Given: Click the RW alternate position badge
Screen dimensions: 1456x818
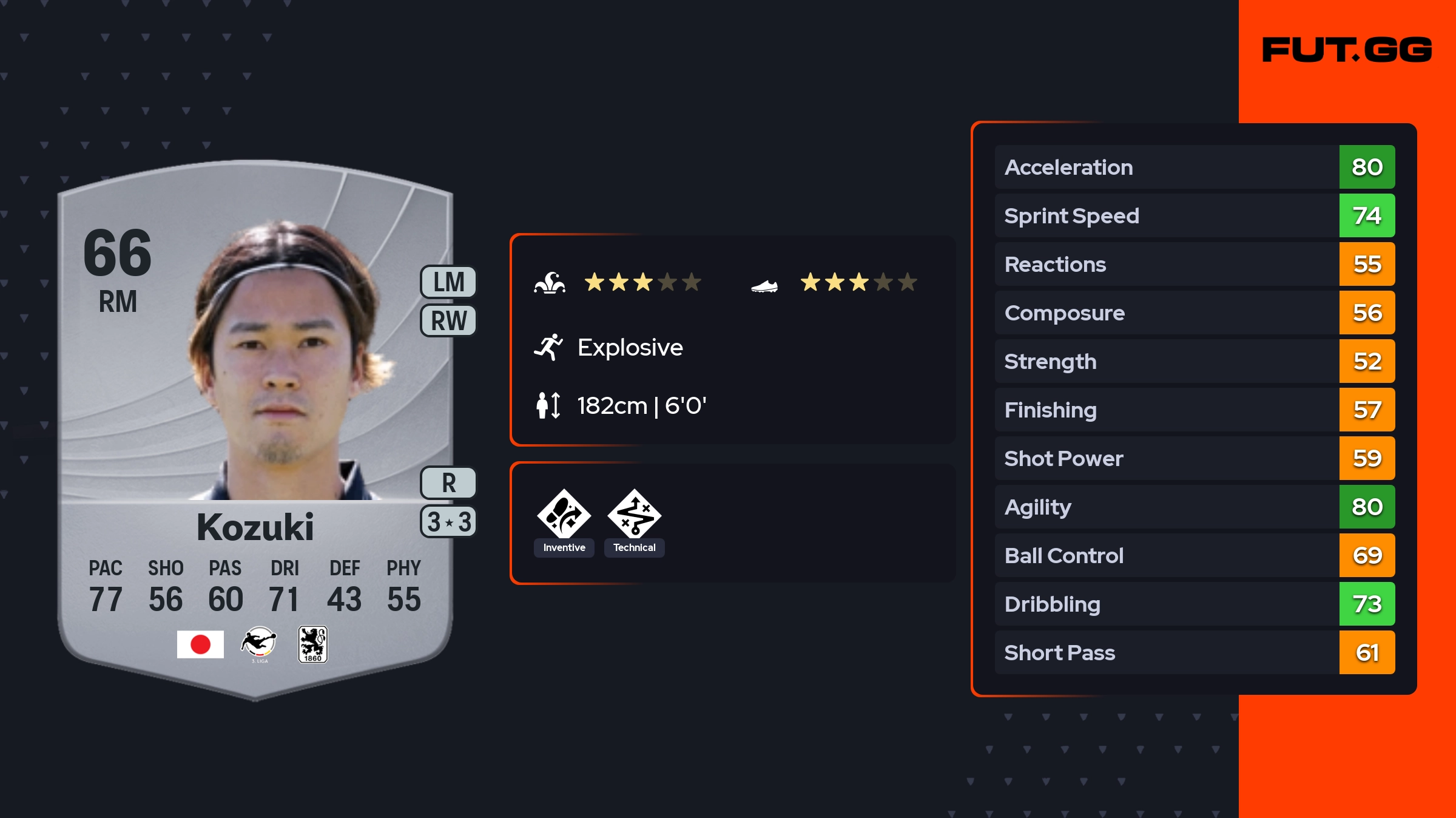Looking at the screenshot, I should [x=449, y=320].
